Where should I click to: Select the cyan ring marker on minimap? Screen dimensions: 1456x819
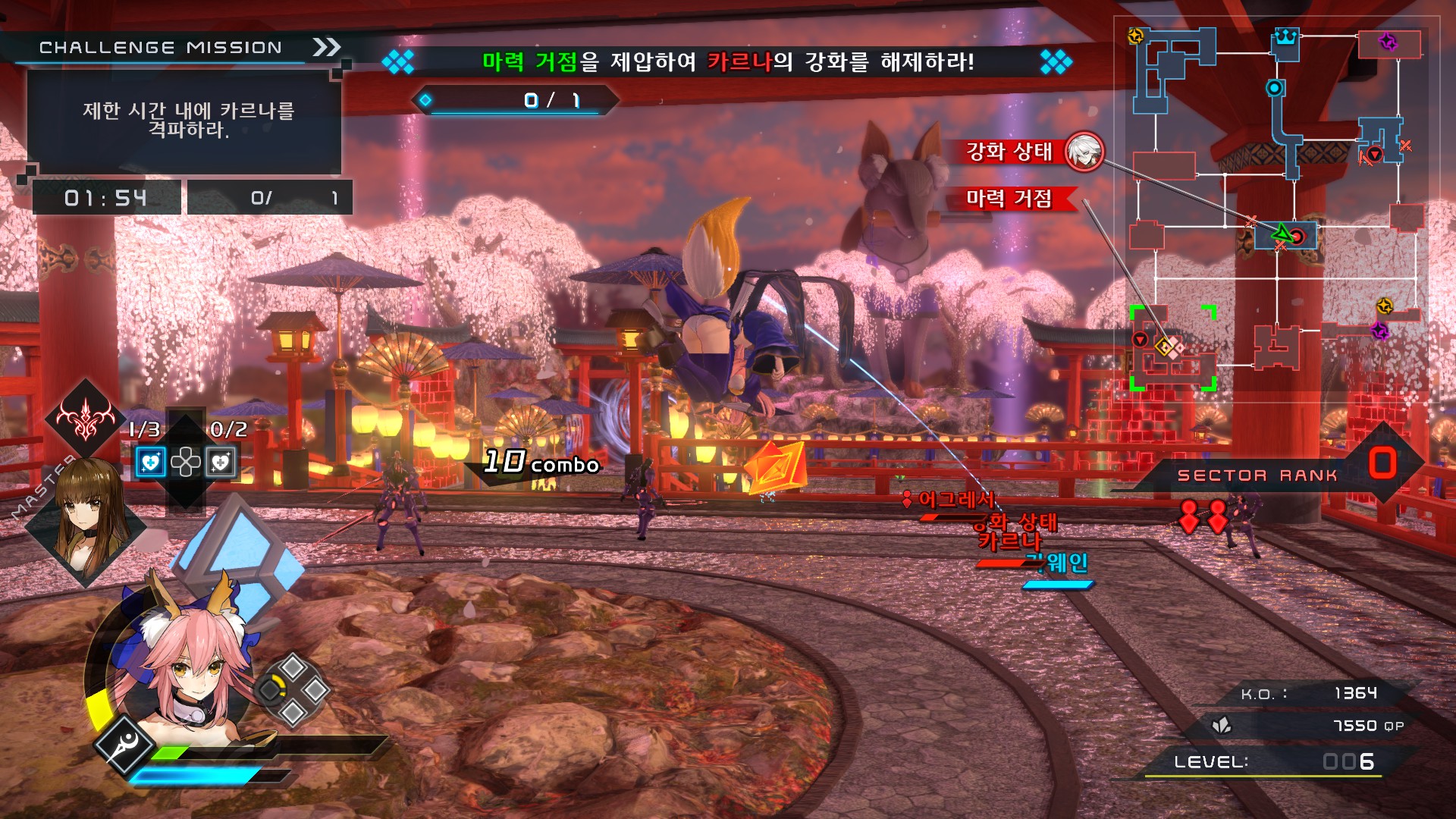[x=1275, y=88]
